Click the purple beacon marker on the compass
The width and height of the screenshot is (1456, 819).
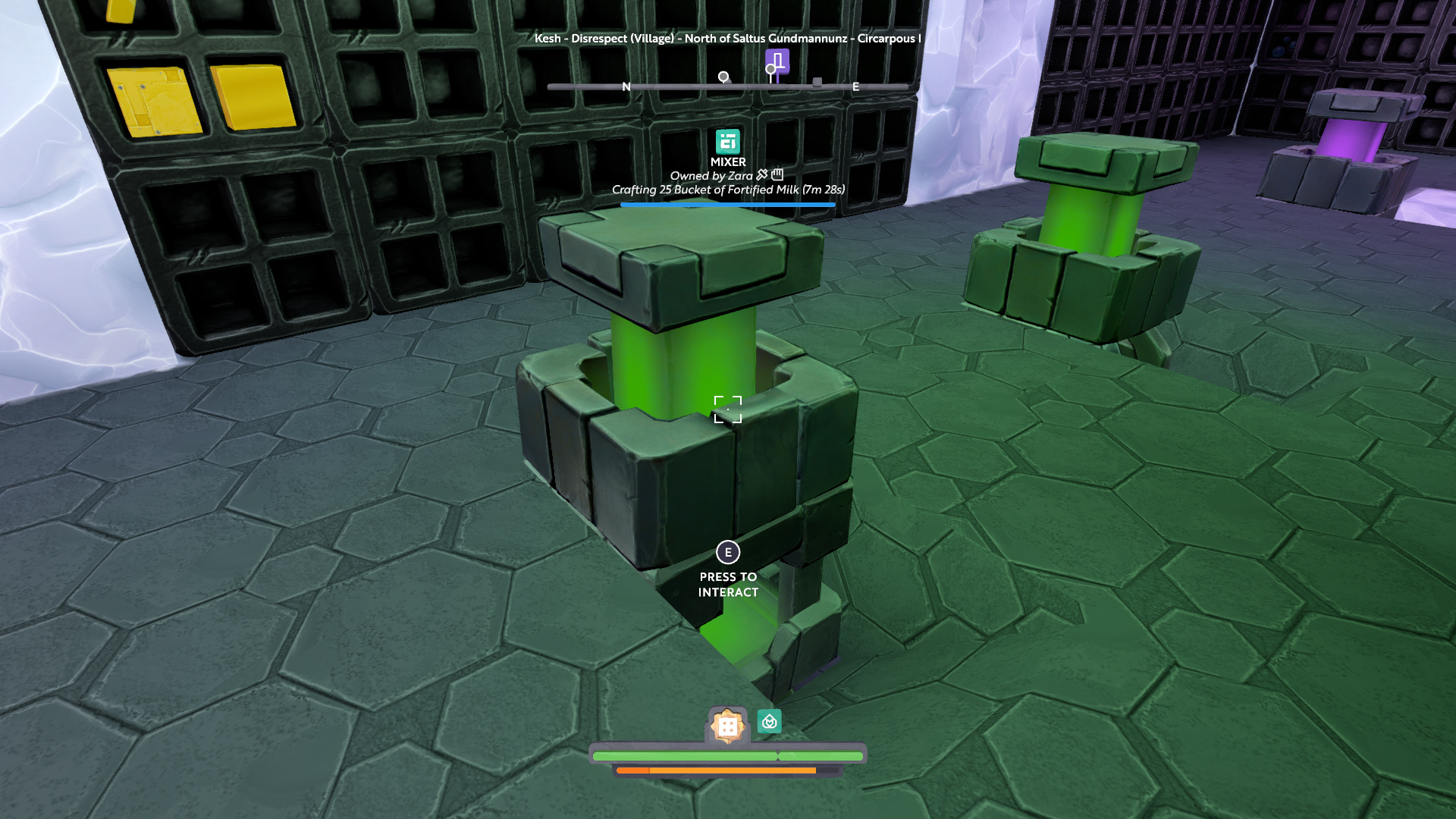(777, 62)
